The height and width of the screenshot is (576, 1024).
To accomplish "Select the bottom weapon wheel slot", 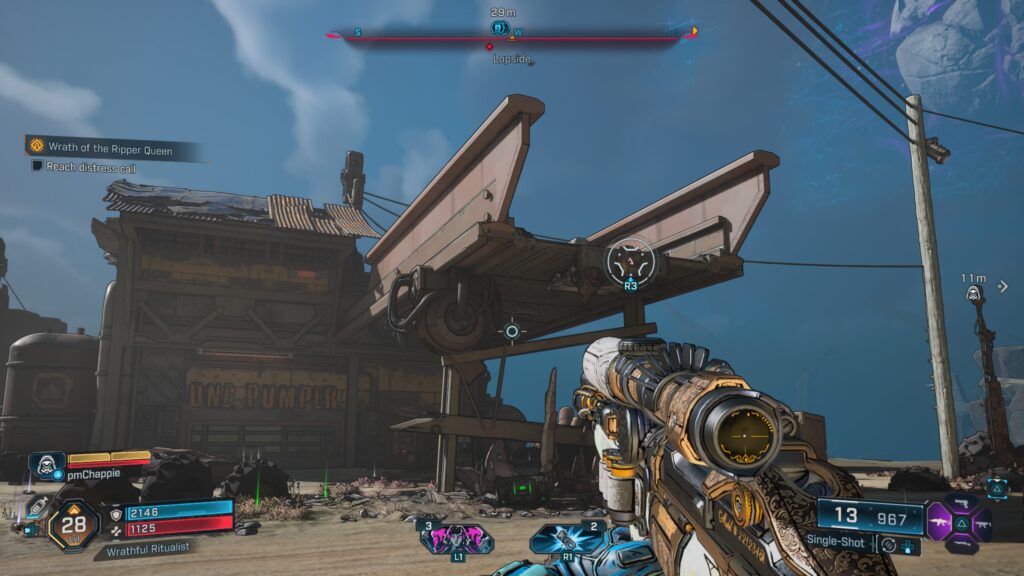I will (961, 543).
